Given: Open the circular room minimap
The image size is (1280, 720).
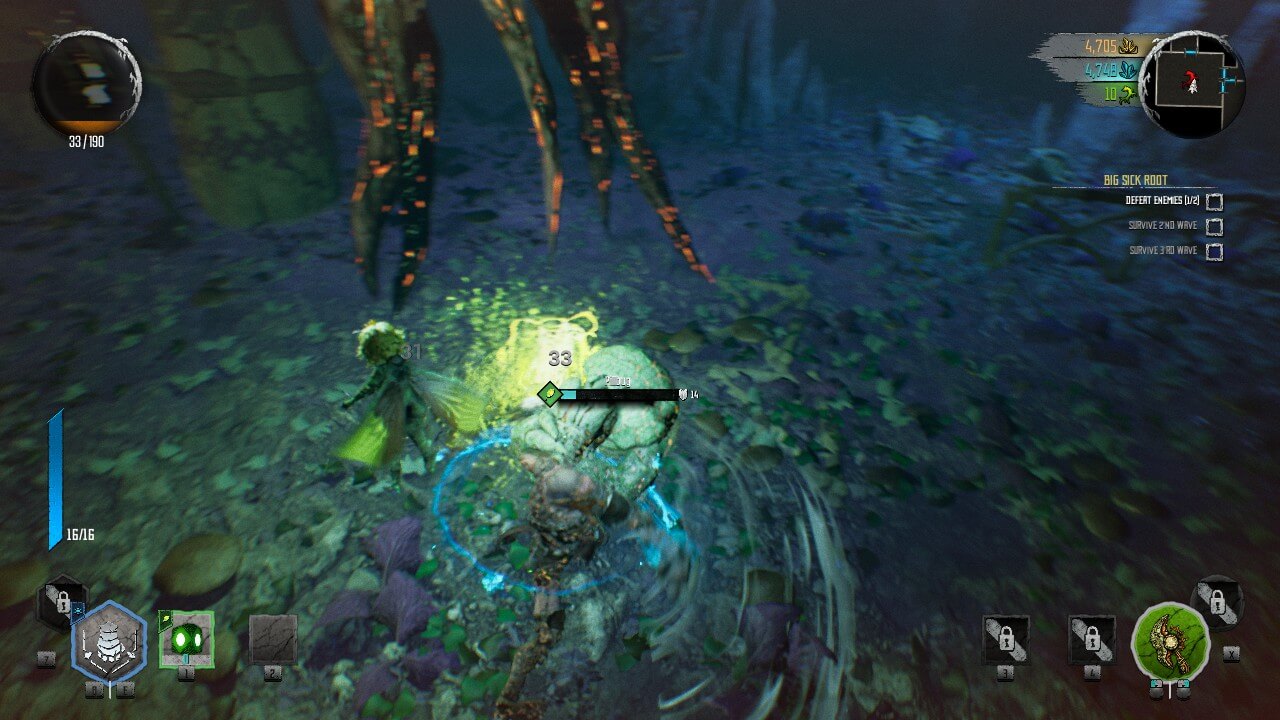Looking at the screenshot, I should (x=1191, y=83).
